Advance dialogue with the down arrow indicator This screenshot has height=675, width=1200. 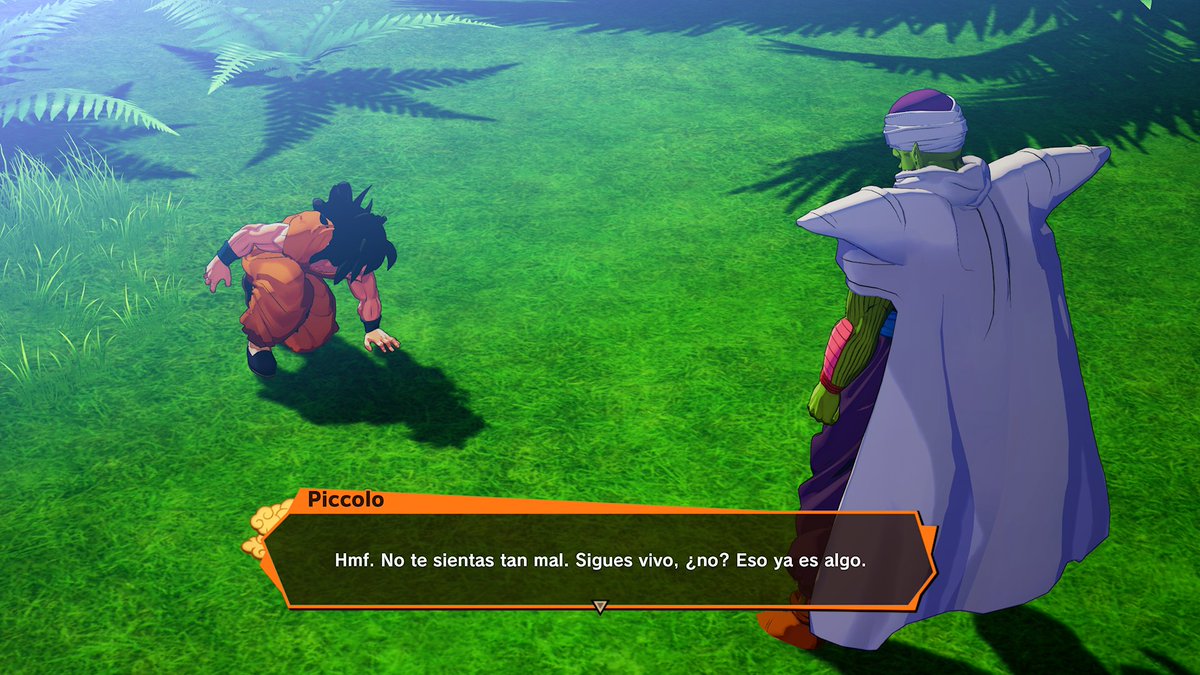click(x=600, y=606)
